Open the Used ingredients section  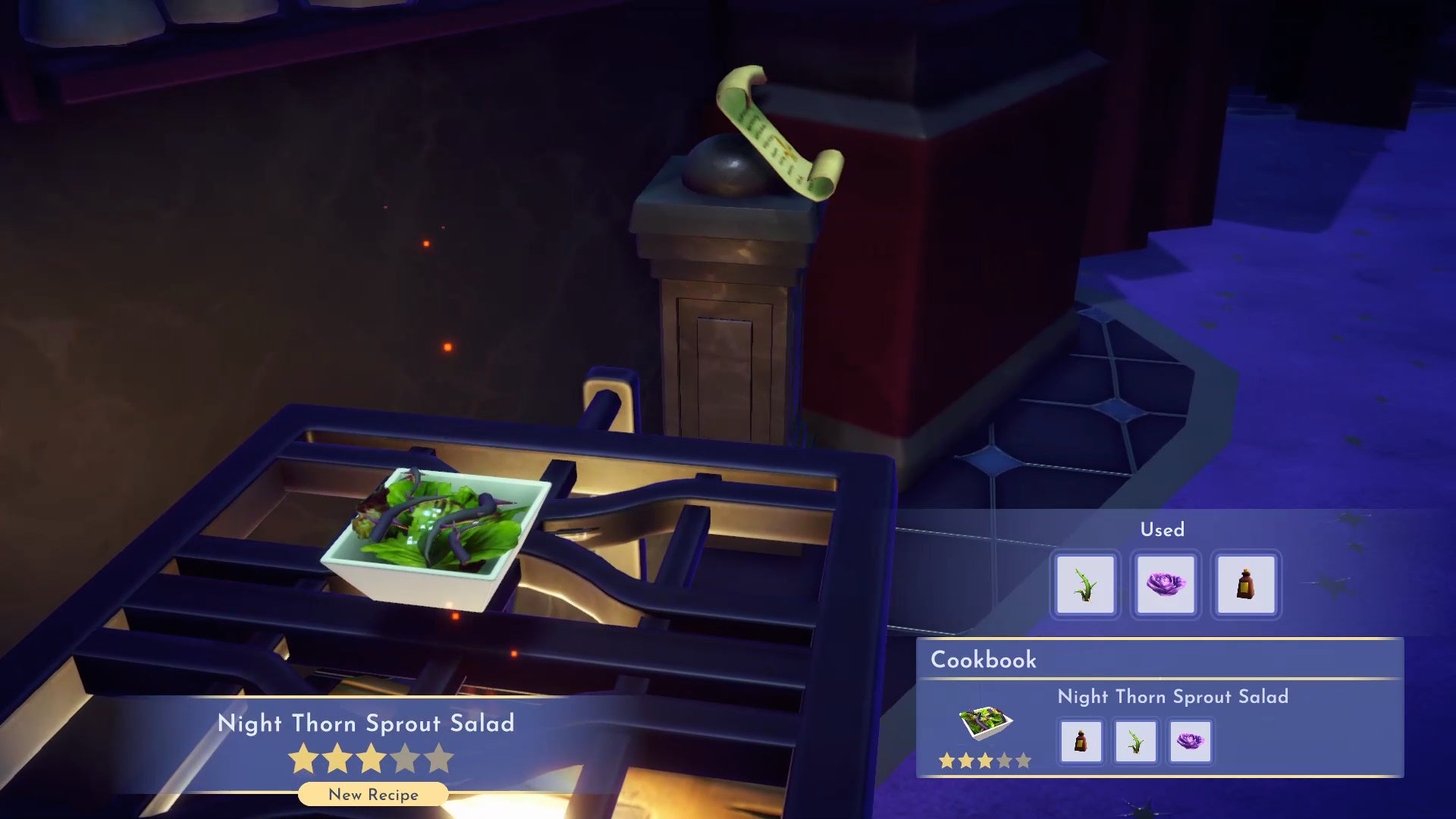point(1163,530)
